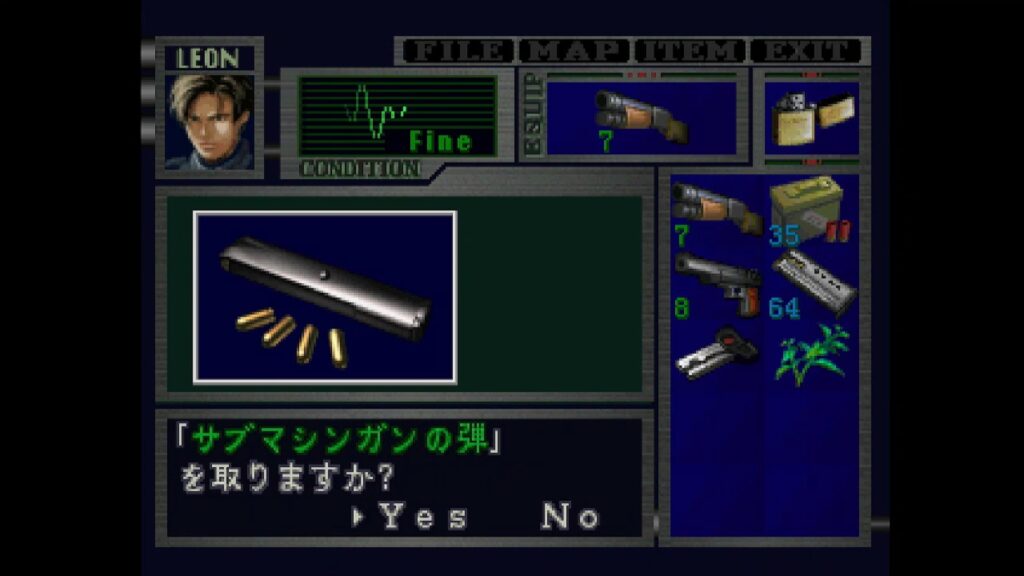Choose Yes to take the ammo
1024x576 pixels.
point(422,517)
